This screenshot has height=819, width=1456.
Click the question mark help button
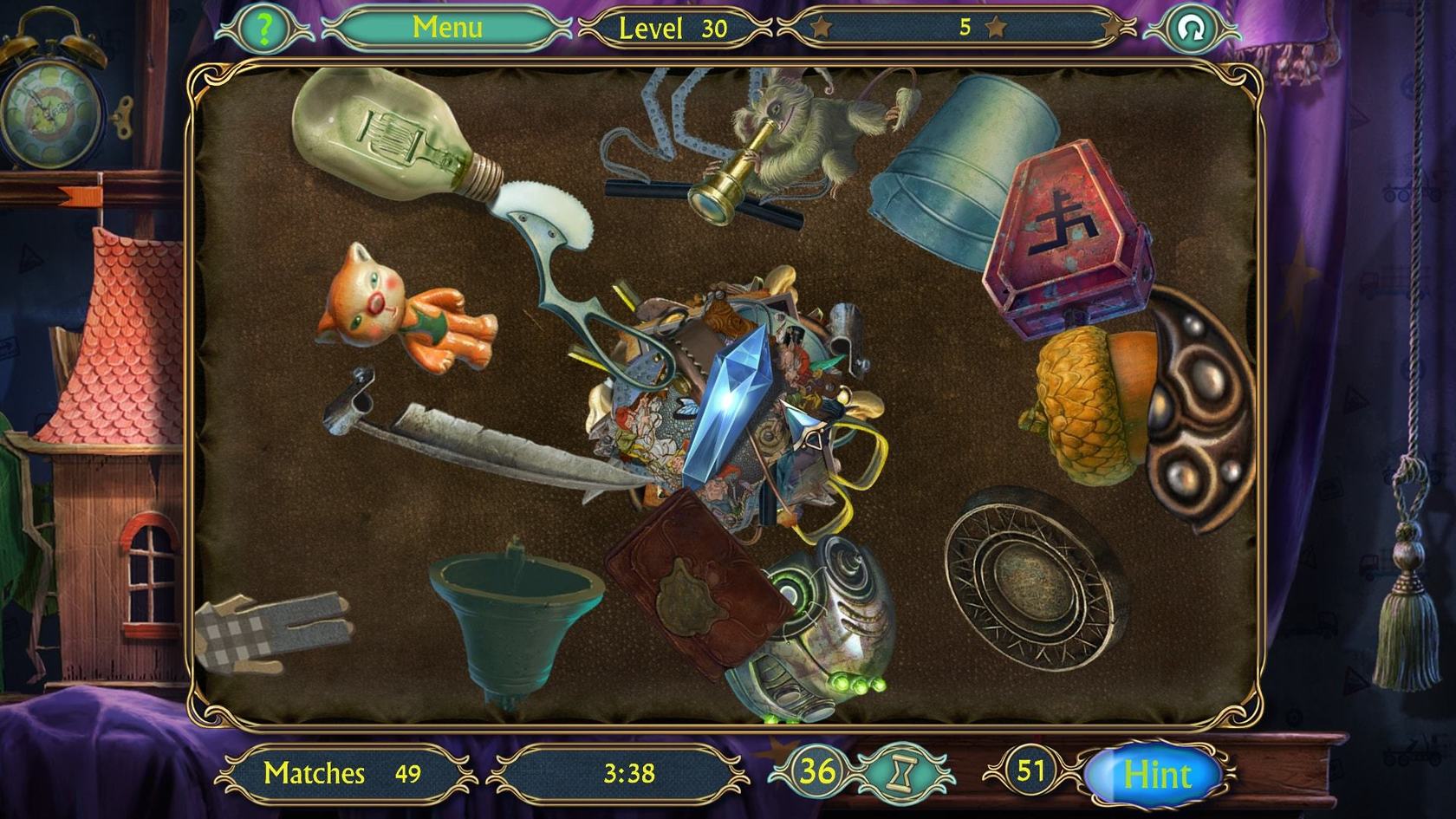pos(264,29)
